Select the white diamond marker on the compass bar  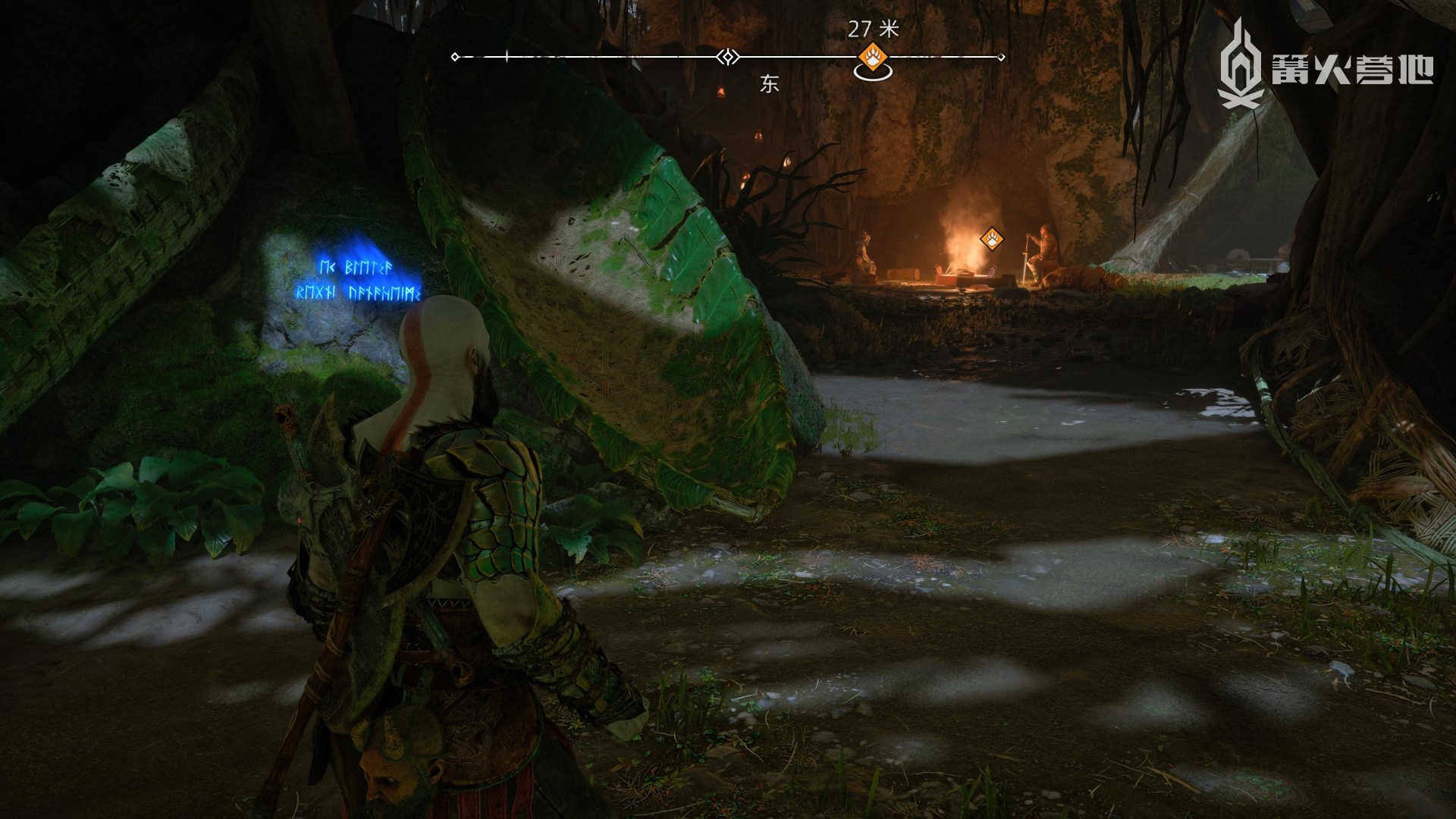[727, 57]
